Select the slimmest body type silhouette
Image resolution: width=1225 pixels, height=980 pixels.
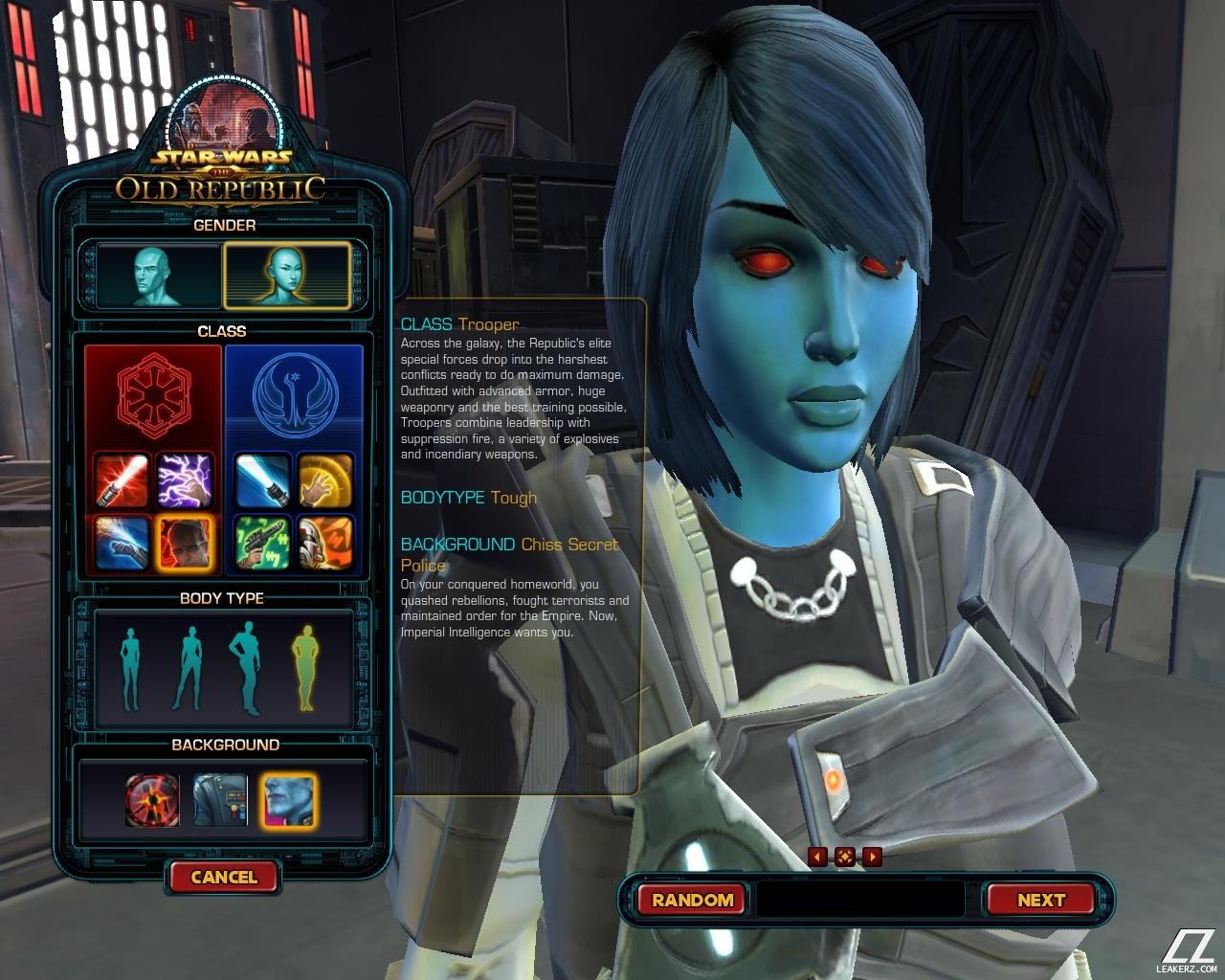click(x=131, y=668)
